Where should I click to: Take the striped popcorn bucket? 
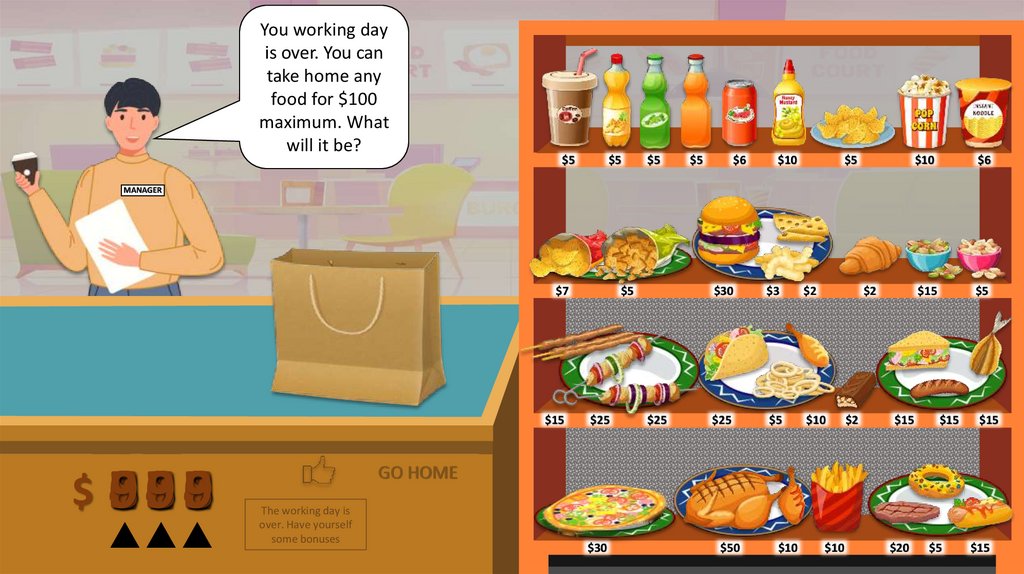pyautogui.click(x=923, y=114)
